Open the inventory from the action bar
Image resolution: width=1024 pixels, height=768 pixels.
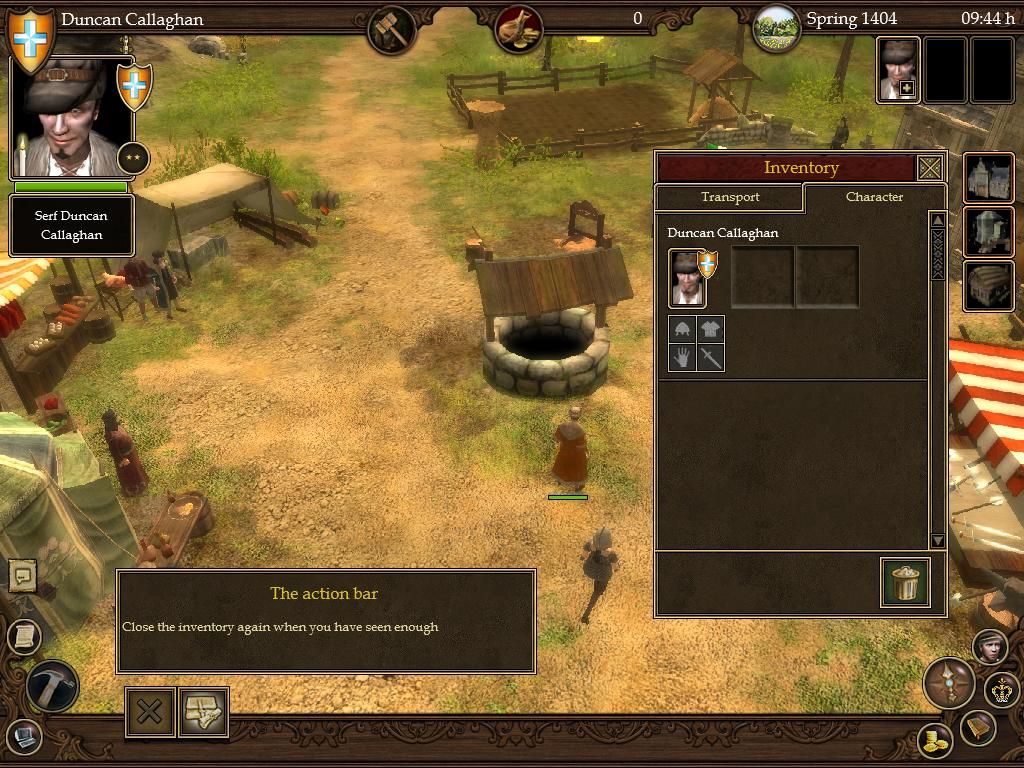204,712
